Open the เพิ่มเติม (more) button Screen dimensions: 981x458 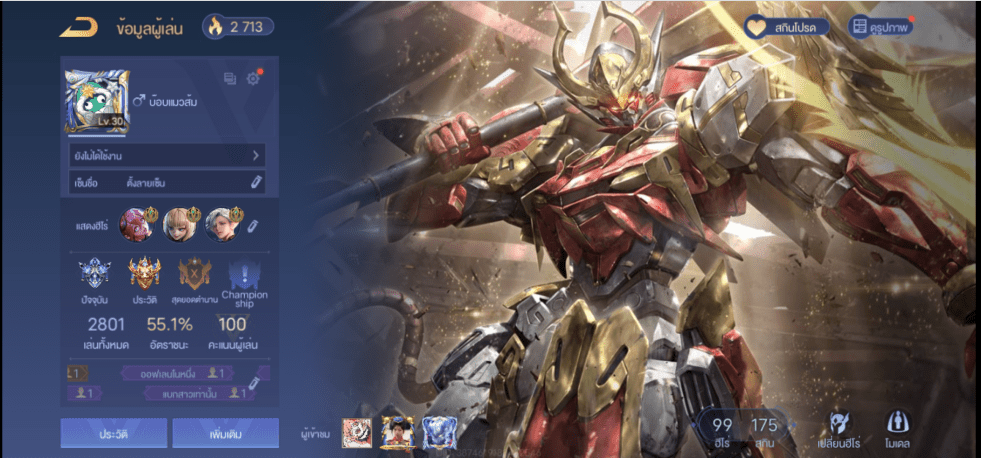coord(225,433)
